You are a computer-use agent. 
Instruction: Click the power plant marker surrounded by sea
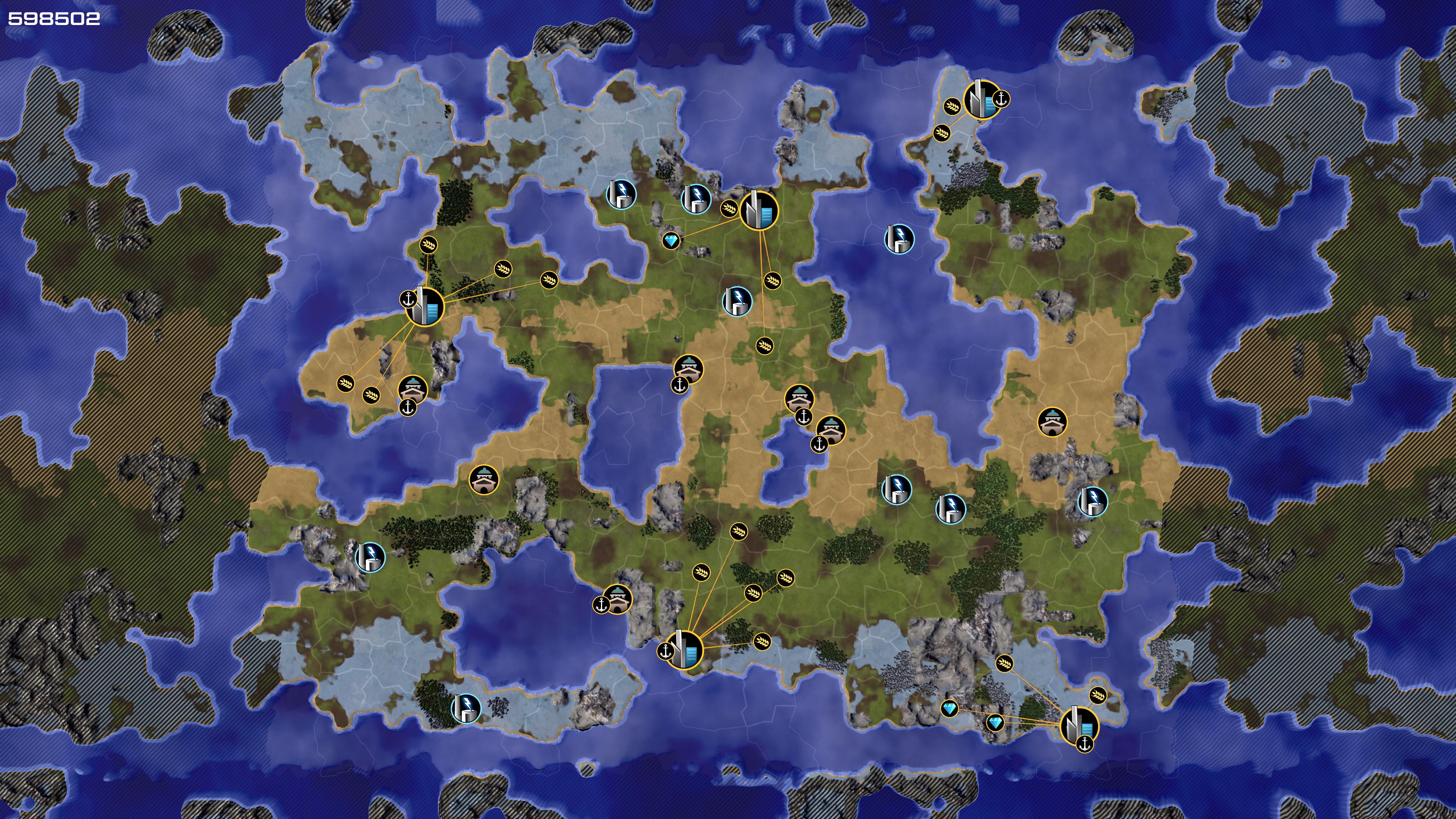pos(899,238)
